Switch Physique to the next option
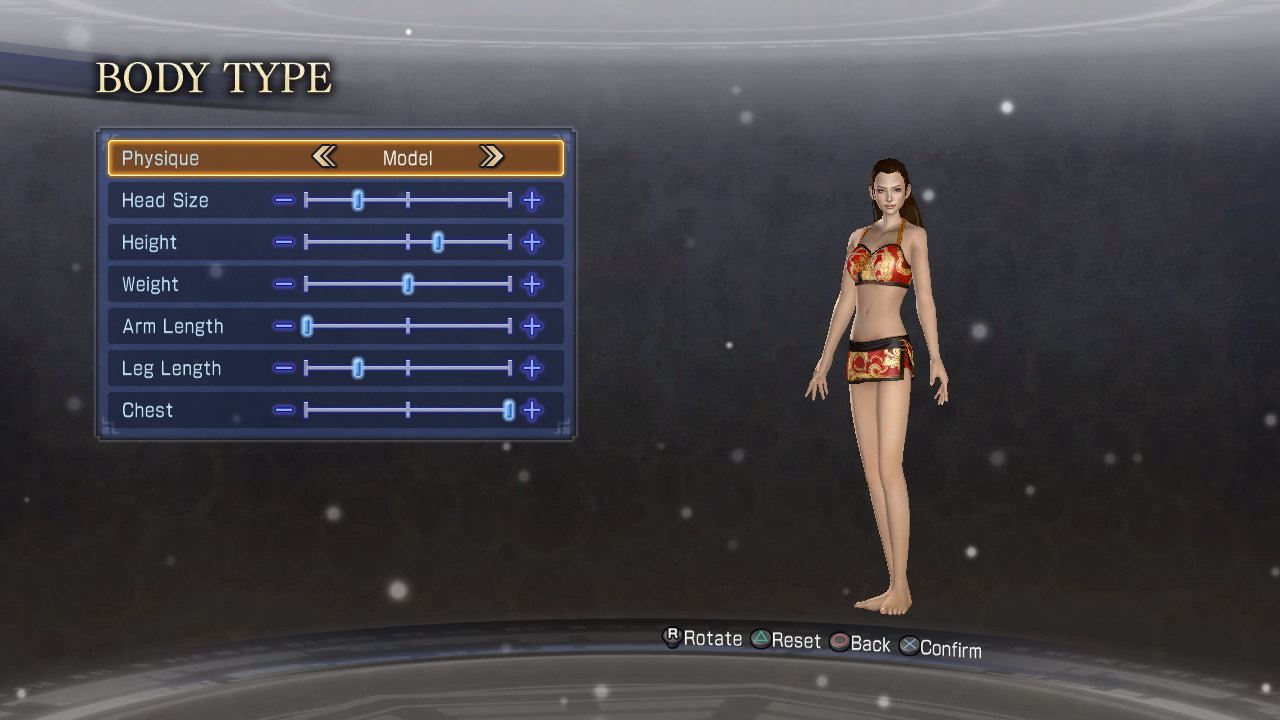Image resolution: width=1280 pixels, height=720 pixels. [x=490, y=157]
